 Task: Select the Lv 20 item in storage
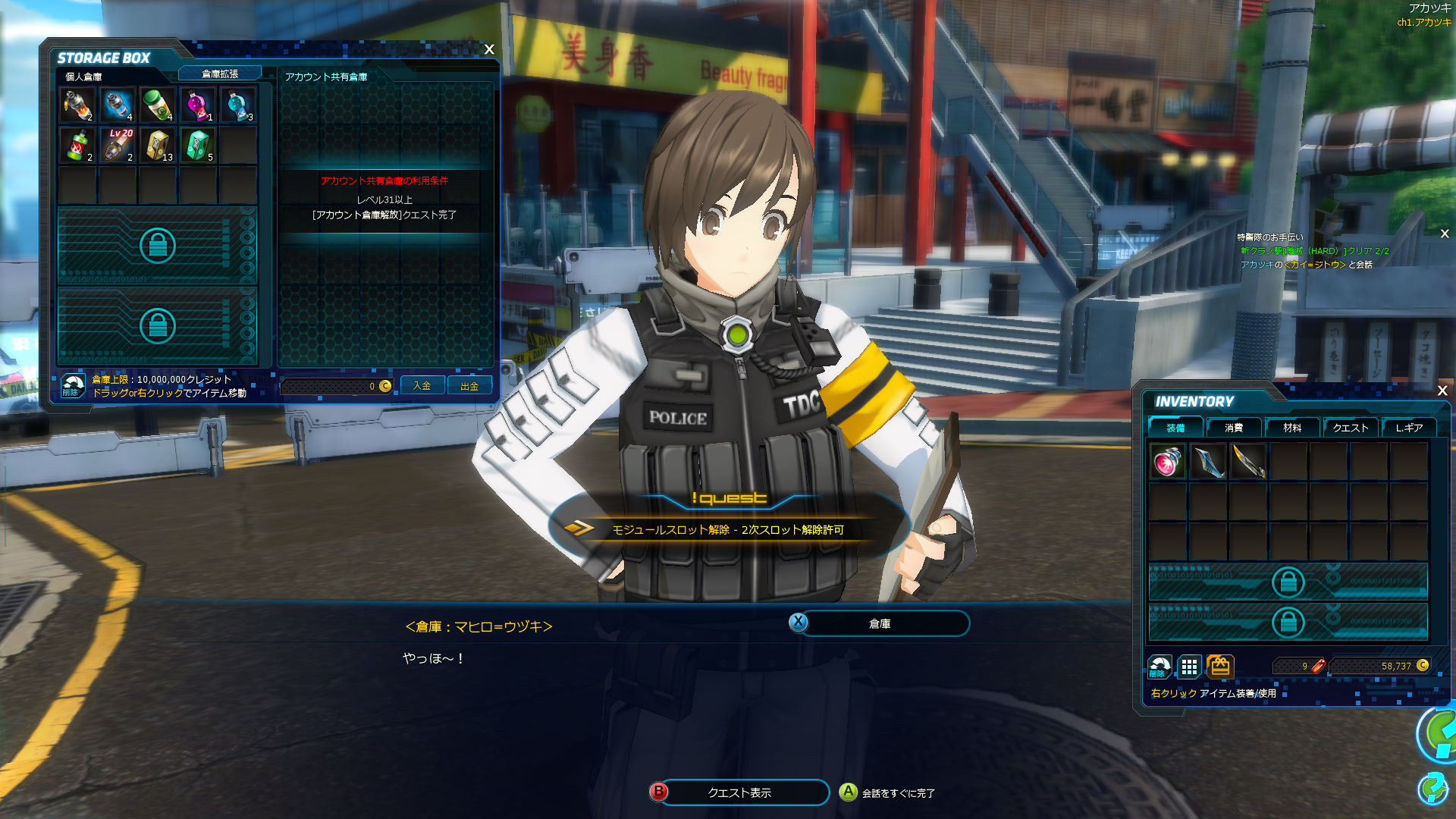click(118, 145)
